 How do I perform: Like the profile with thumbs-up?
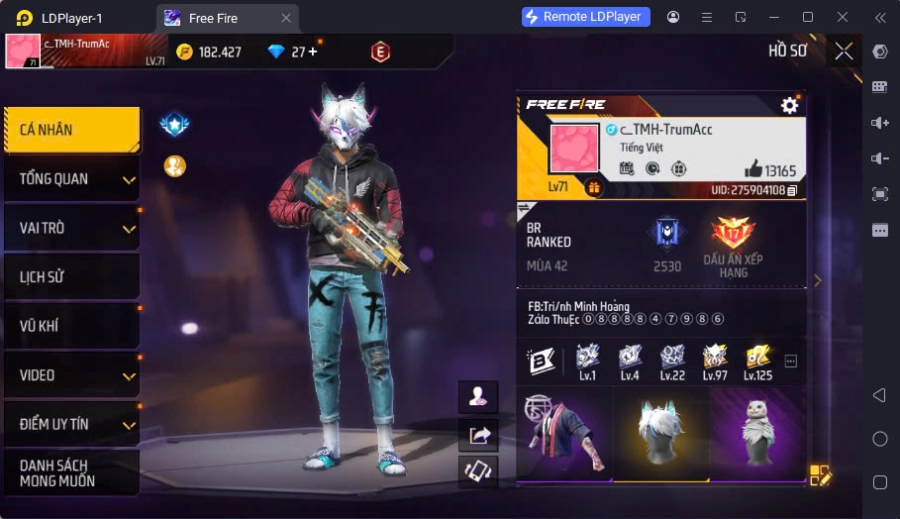pyautogui.click(x=753, y=169)
